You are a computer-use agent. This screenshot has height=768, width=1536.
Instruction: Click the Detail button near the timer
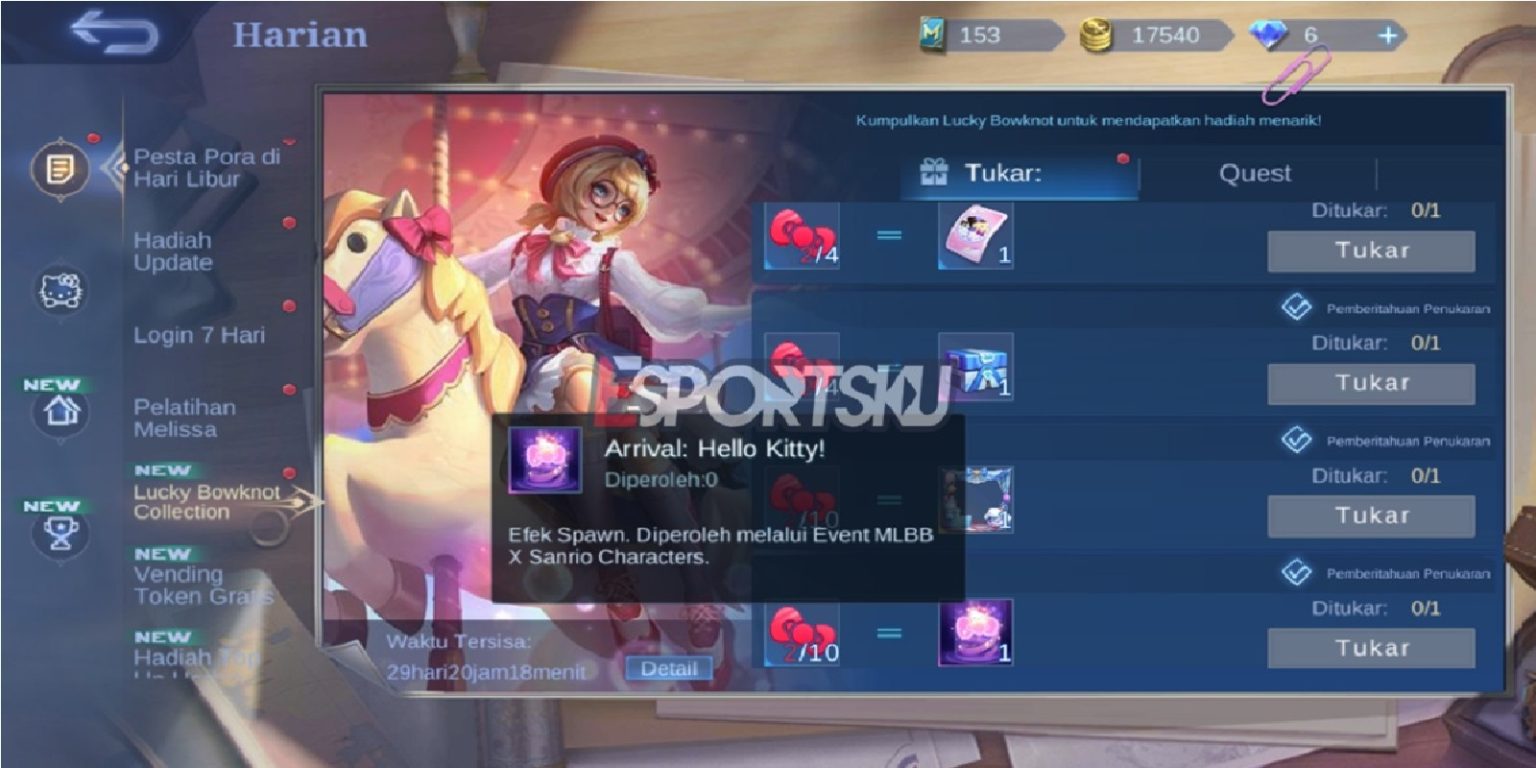pyautogui.click(x=671, y=668)
